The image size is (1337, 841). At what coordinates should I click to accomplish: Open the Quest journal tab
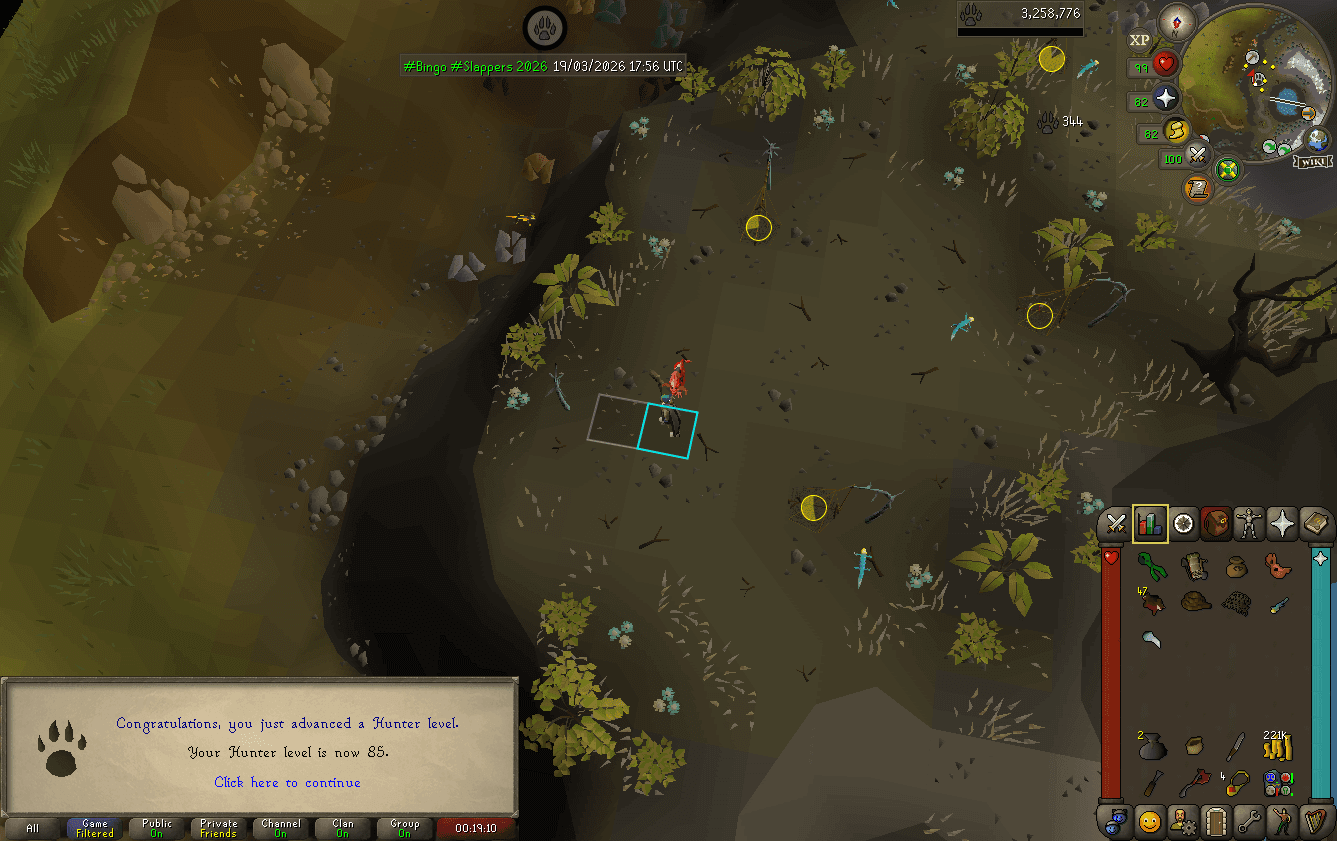tap(1183, 524)
